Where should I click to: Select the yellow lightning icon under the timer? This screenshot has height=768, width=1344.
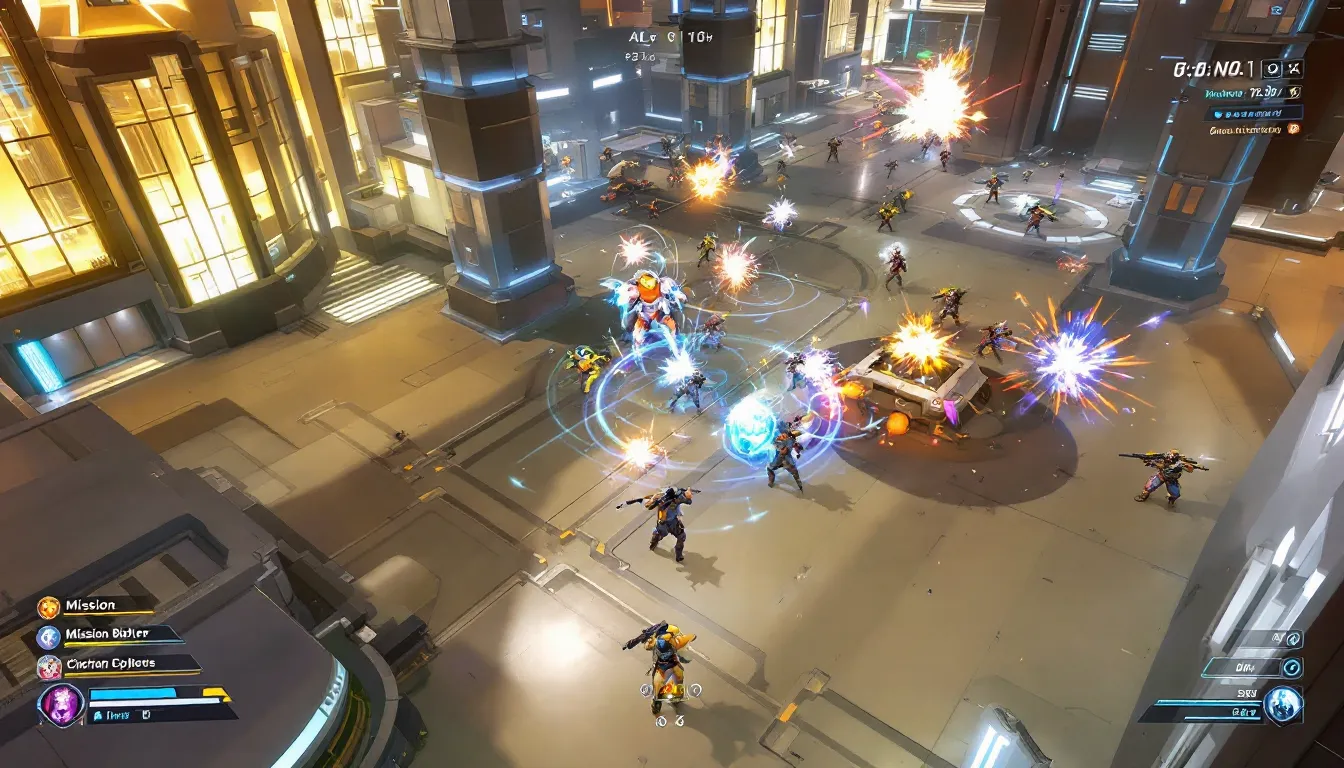point(1294,92)
